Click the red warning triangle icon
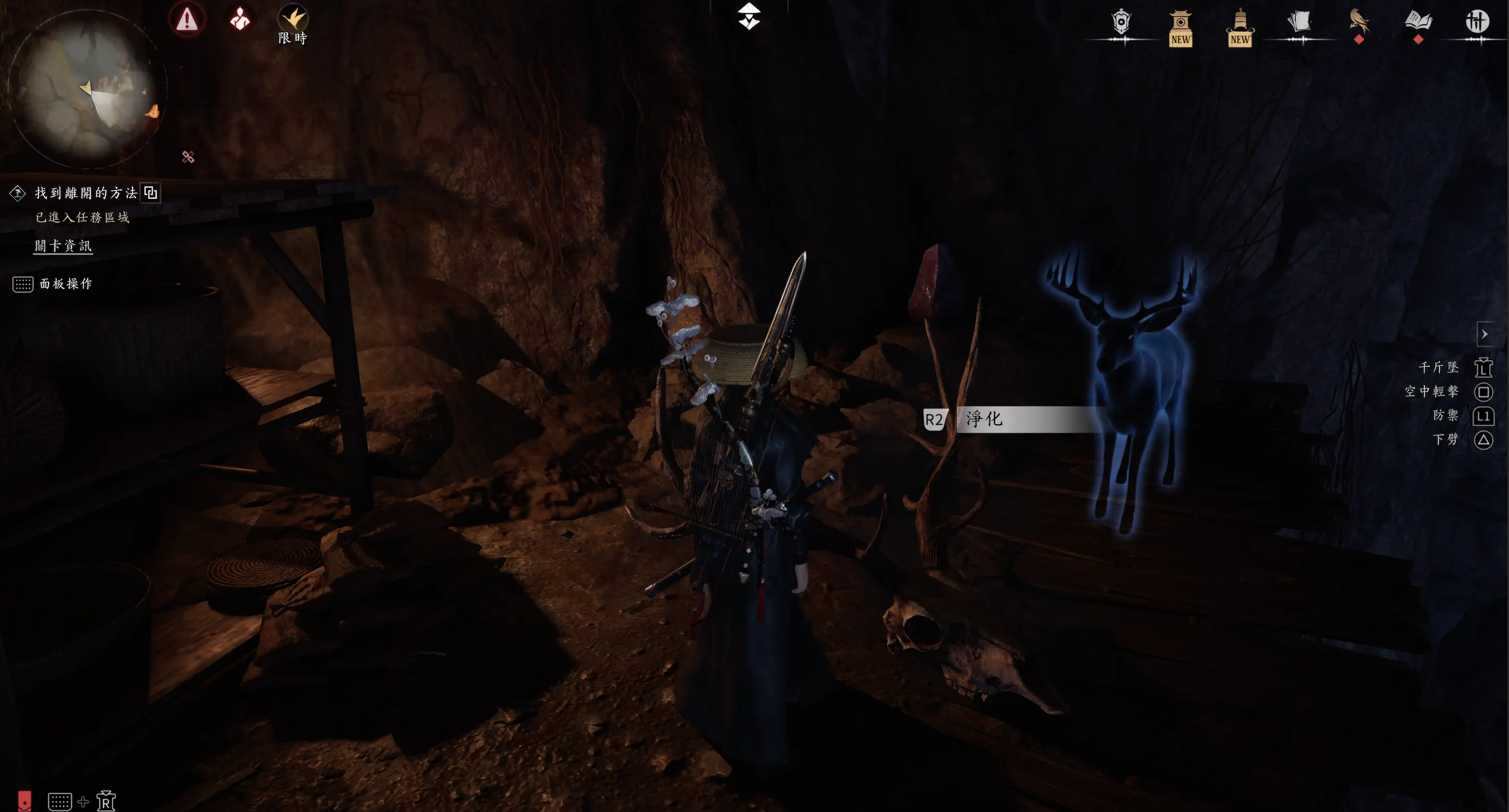Image resolution: width=1509 pixels, height=812 pixels. [187, 19]
